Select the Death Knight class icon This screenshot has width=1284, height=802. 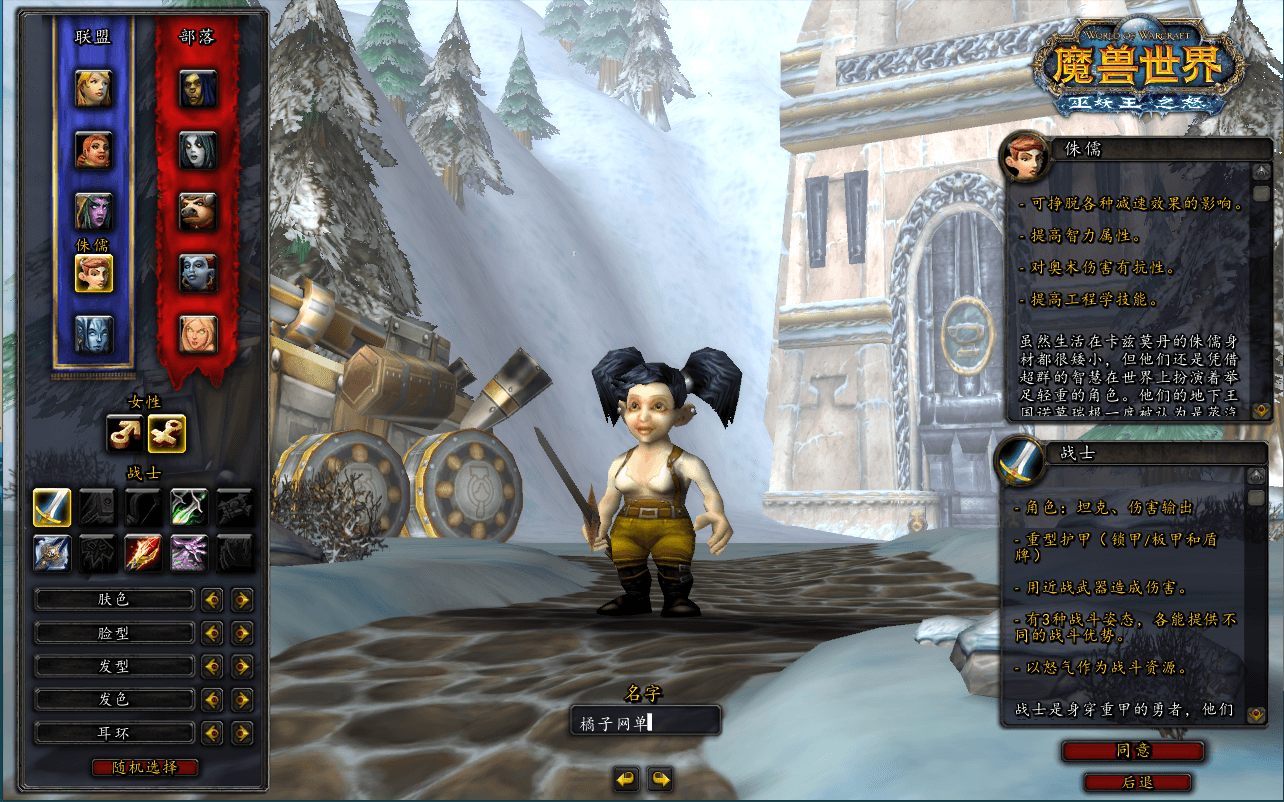(51, 553)
